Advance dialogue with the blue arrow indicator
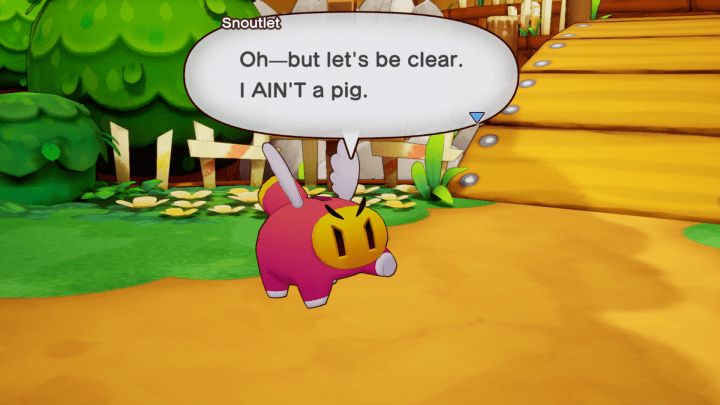This screenshot has height=405, width=720. coord(477,117)
